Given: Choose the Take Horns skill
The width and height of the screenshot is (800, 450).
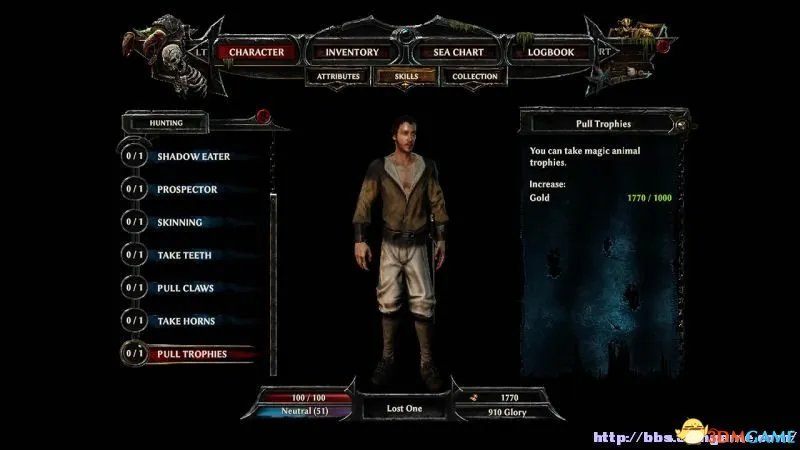Looking at the screenshot, I should pos(186,322).
